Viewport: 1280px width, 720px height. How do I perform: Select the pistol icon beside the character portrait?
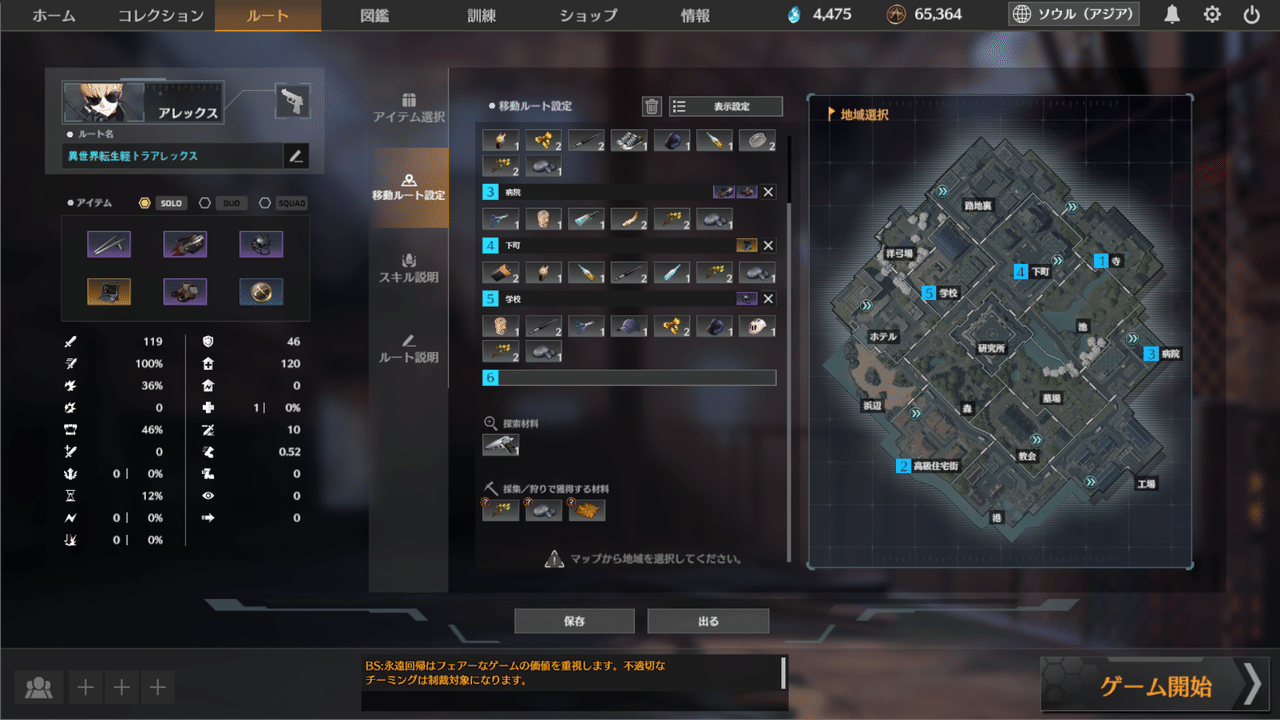point(291,100)
